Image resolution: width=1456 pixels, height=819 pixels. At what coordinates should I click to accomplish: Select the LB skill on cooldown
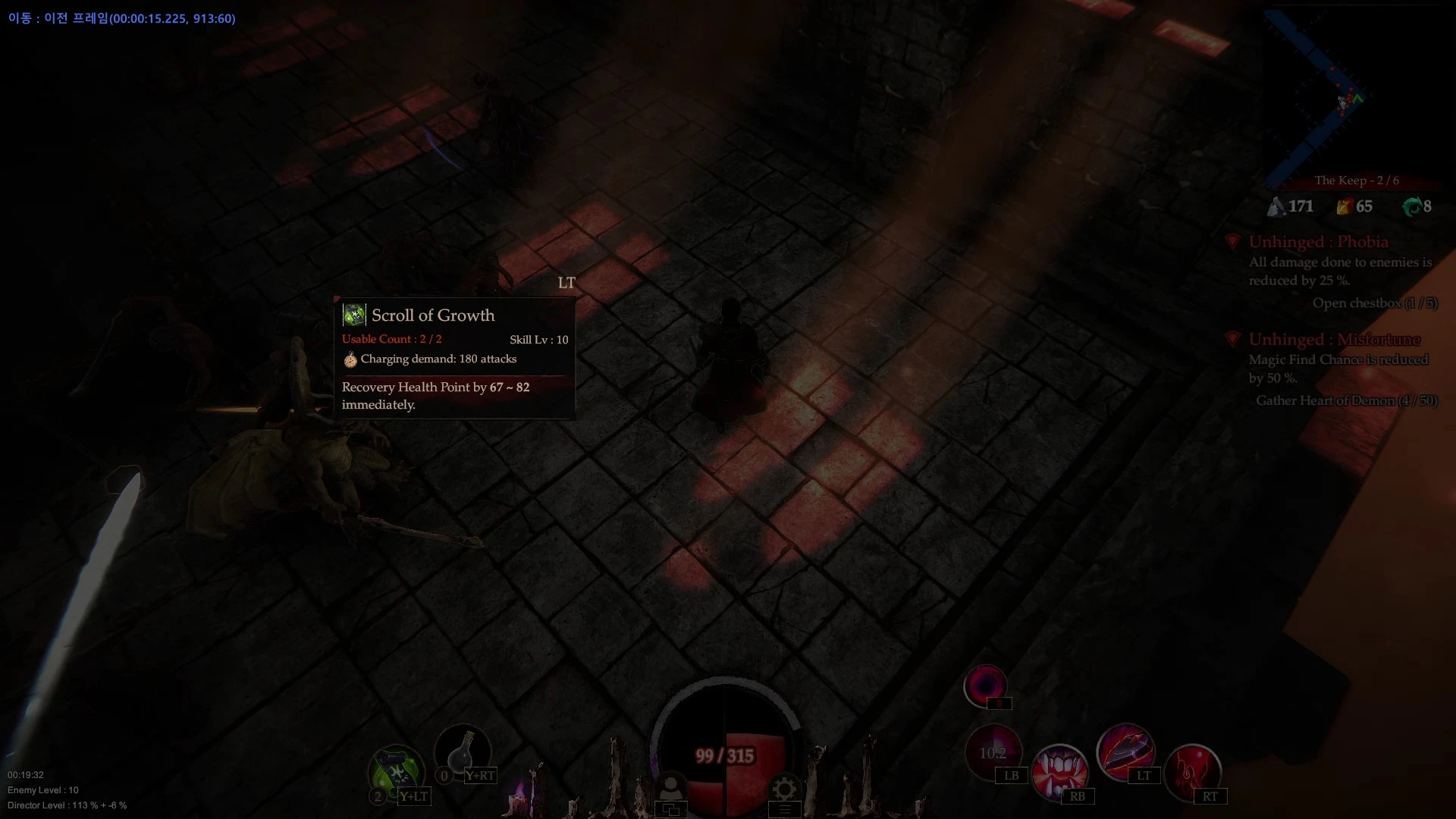coord(995,751)
